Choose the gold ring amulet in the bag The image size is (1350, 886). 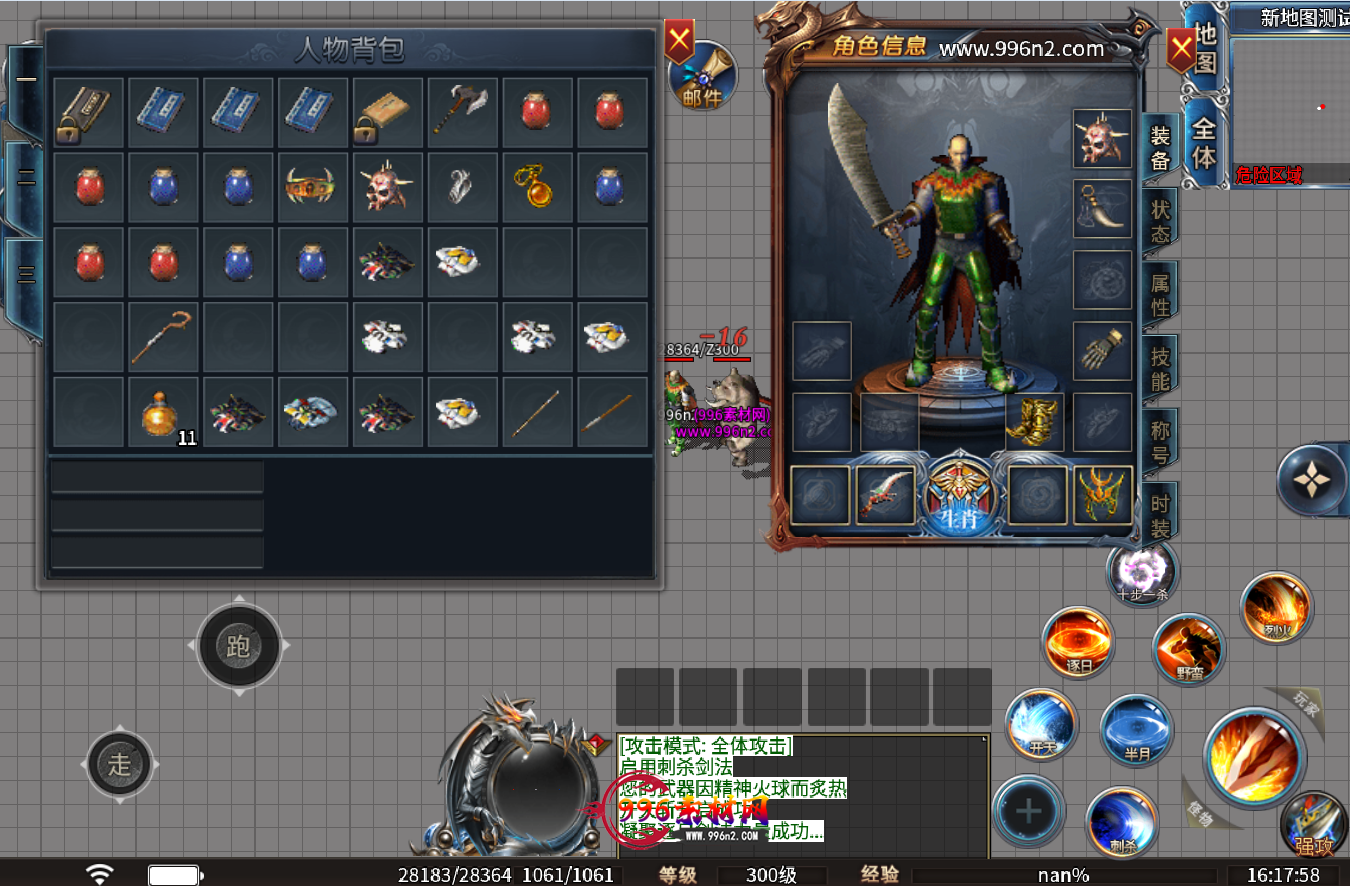[x=537, y=186]
